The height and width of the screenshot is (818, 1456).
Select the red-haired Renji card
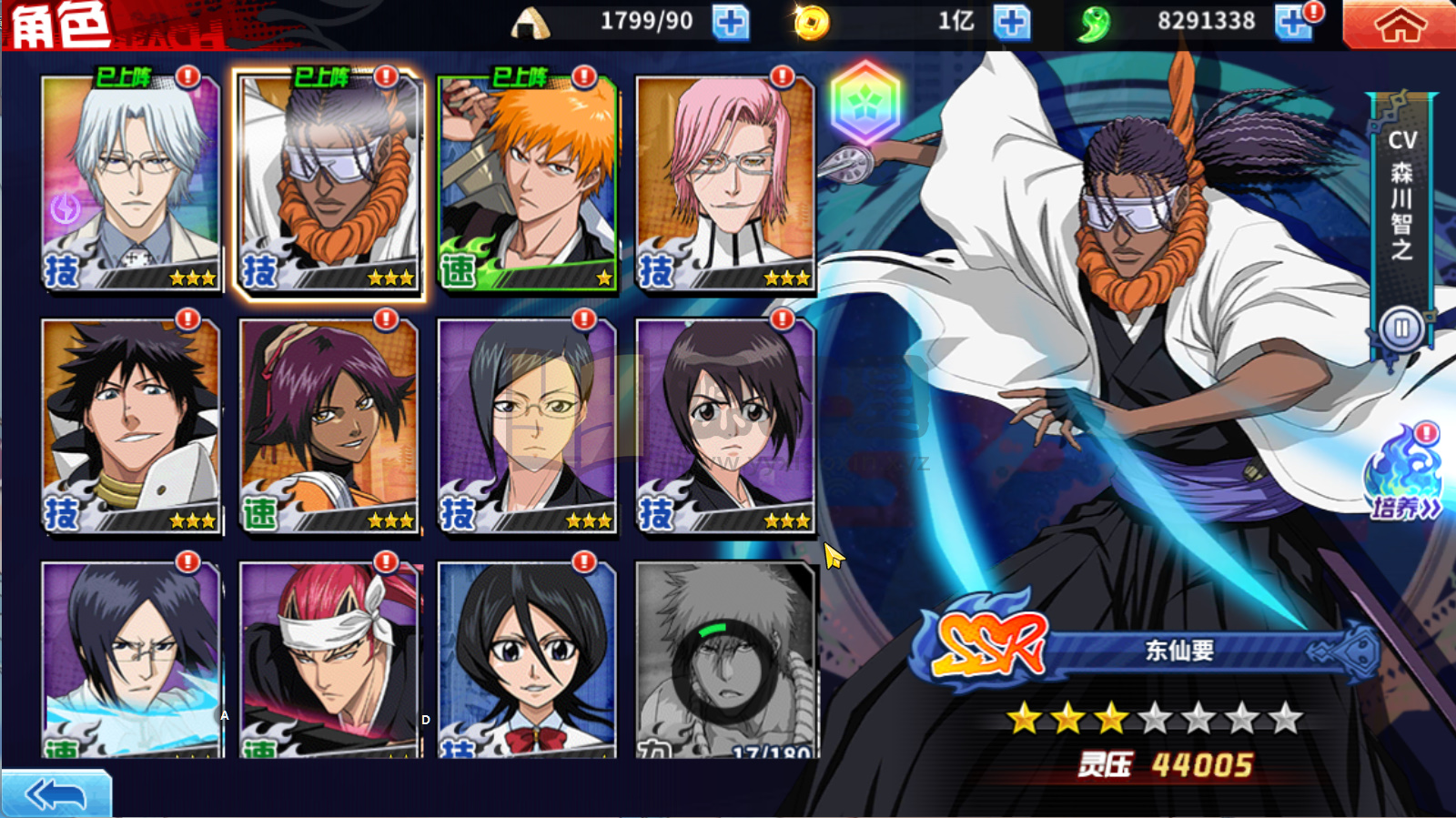coord(329,660)
